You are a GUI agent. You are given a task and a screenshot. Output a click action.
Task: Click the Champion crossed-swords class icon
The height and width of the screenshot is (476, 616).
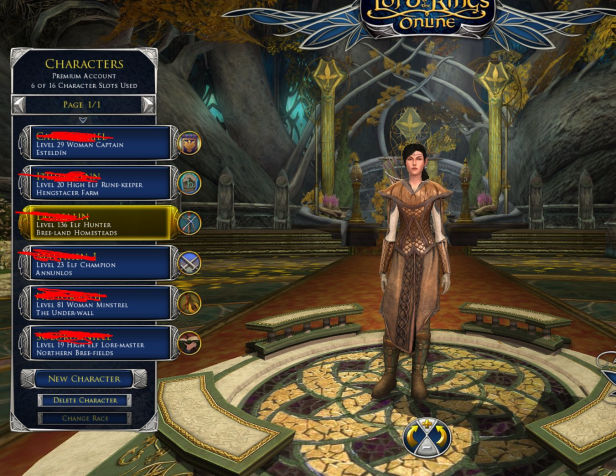pyautogui.click(x=187, y=263)
